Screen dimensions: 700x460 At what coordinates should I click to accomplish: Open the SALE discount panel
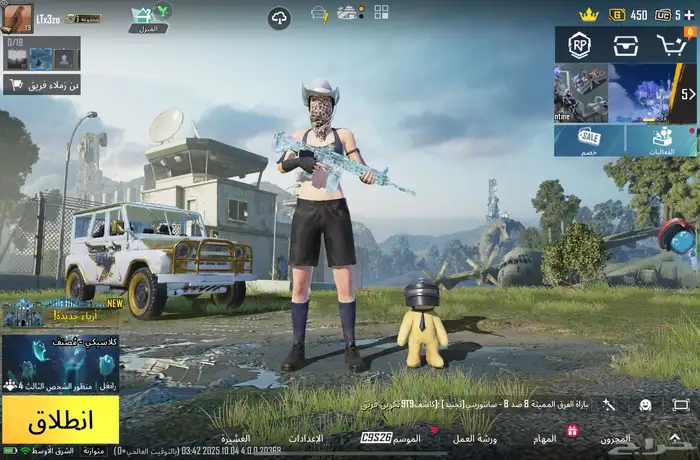589,139
